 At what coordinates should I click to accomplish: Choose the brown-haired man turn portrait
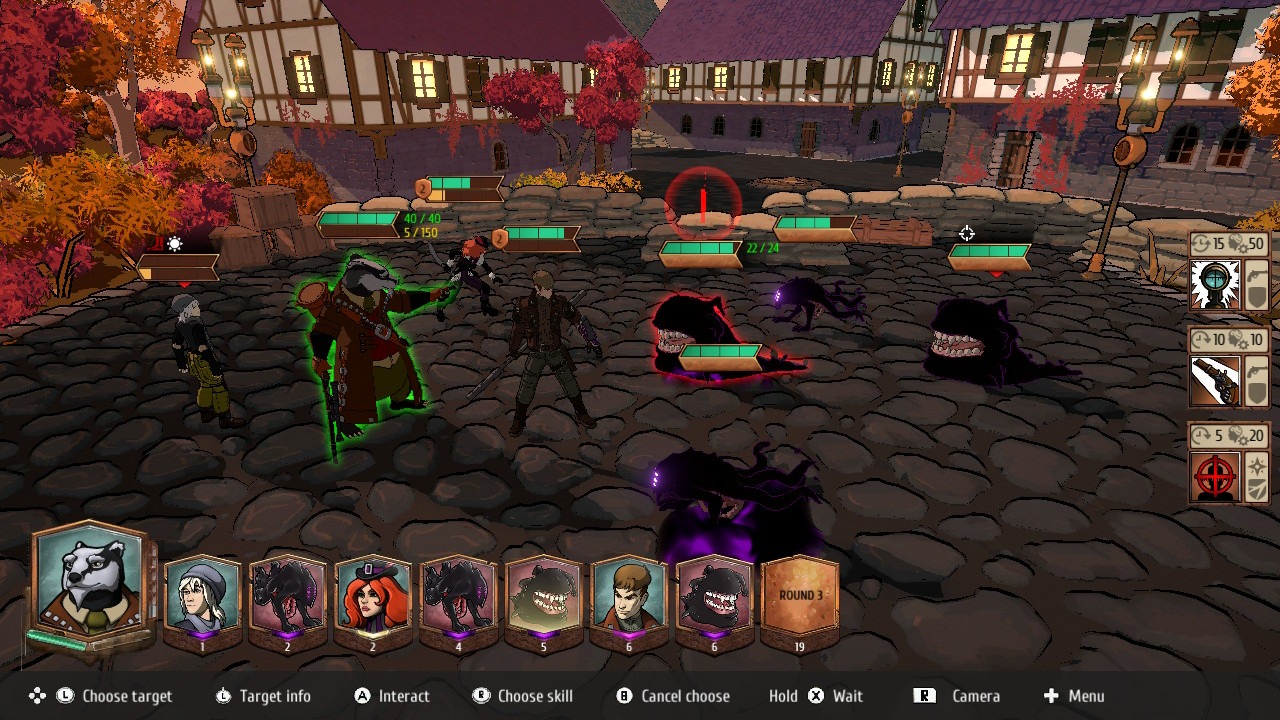click(628, 596)
